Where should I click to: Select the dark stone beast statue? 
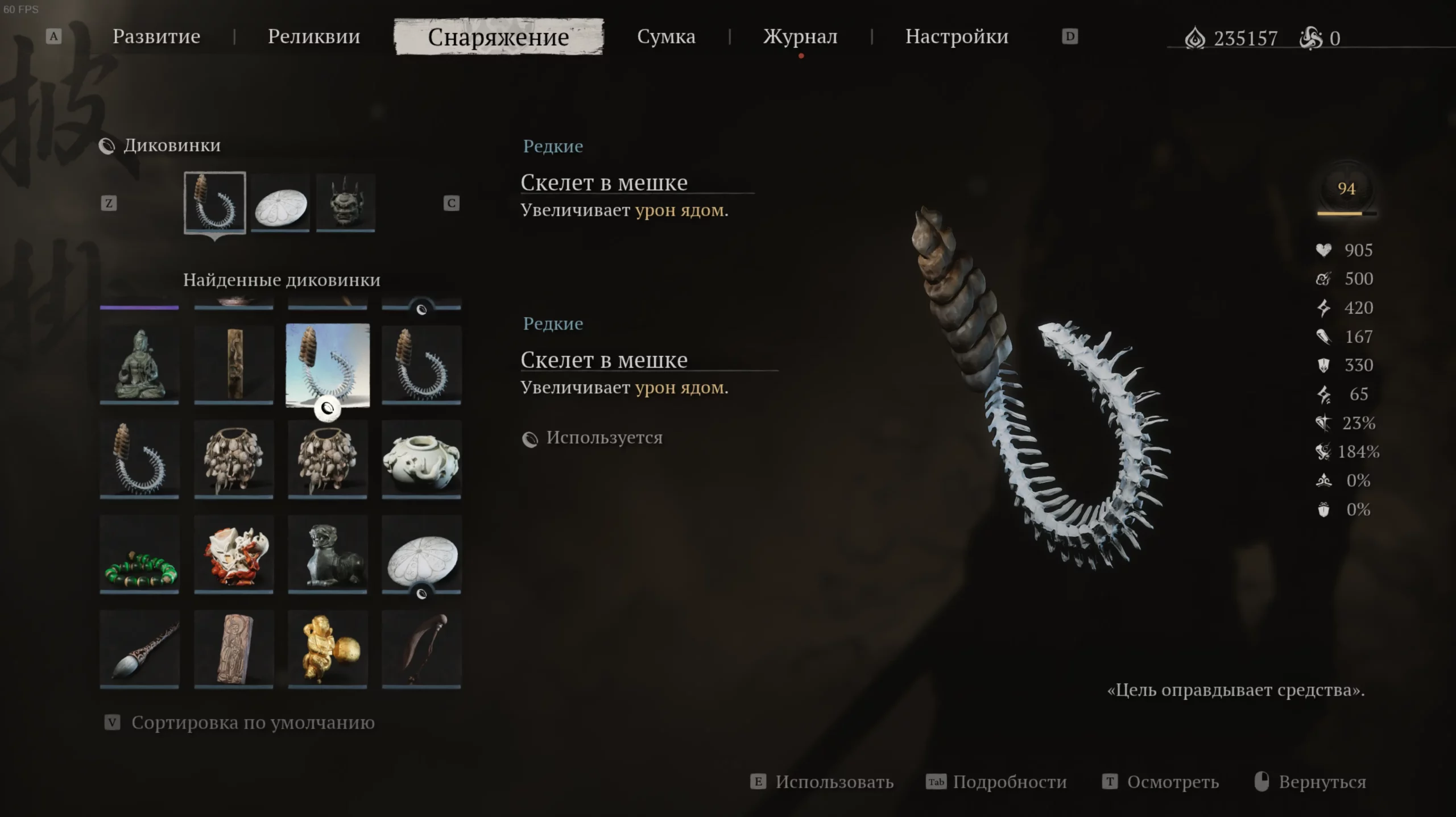(x=328, y=554)
